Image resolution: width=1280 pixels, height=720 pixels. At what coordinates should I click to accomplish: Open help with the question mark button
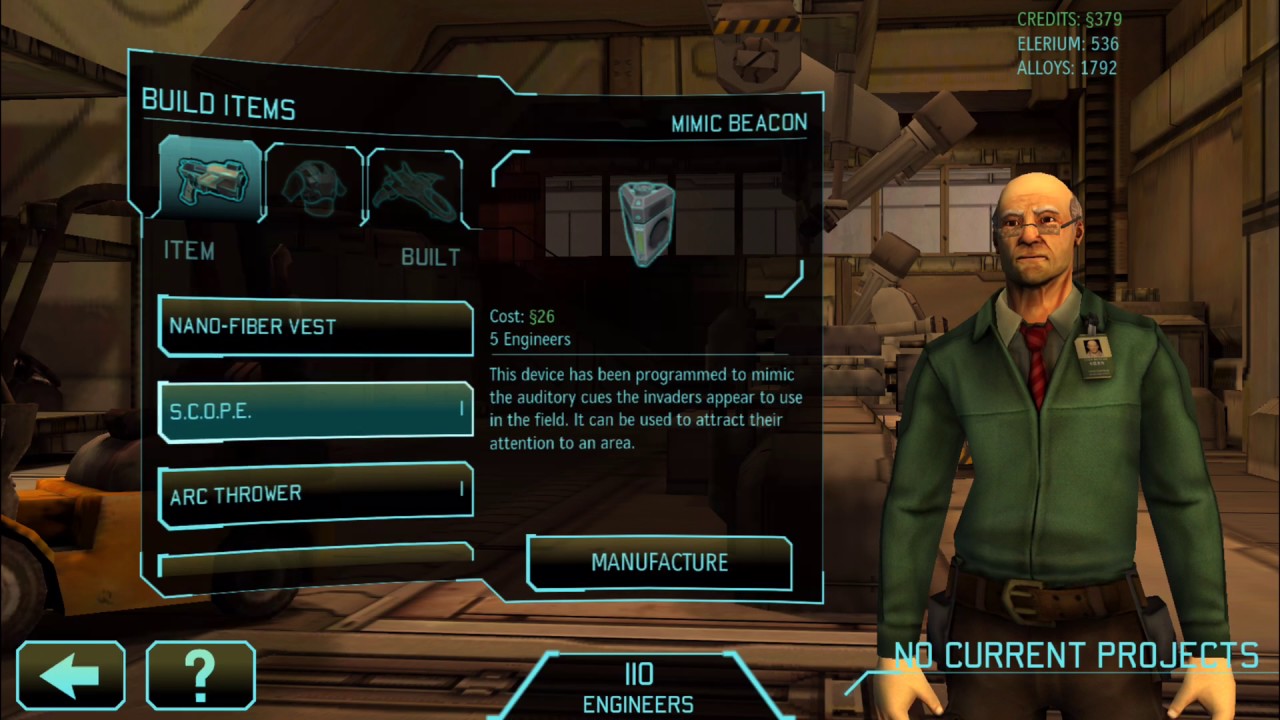tap(200, 675)
